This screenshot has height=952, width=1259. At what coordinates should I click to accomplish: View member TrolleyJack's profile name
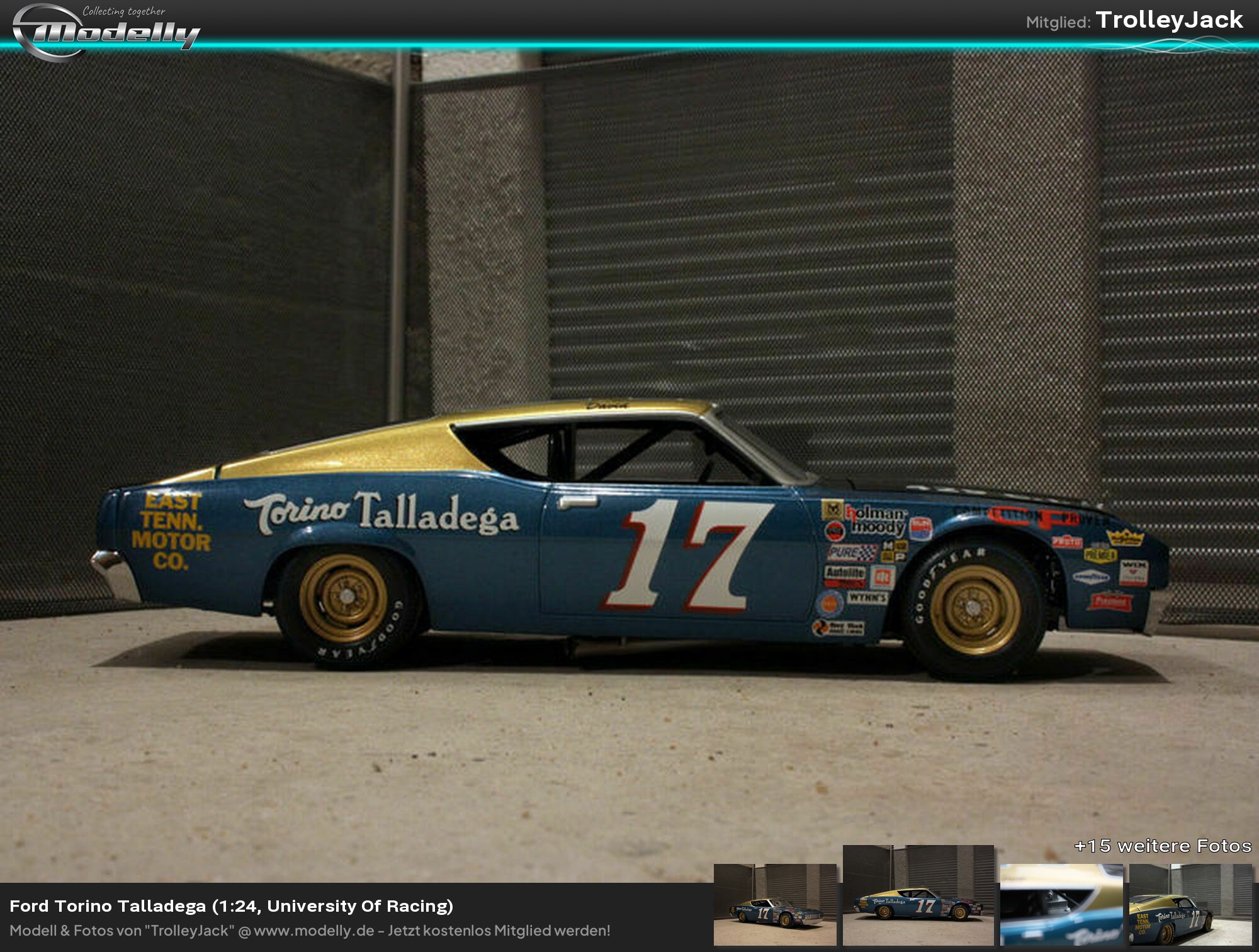(1169, 20)
